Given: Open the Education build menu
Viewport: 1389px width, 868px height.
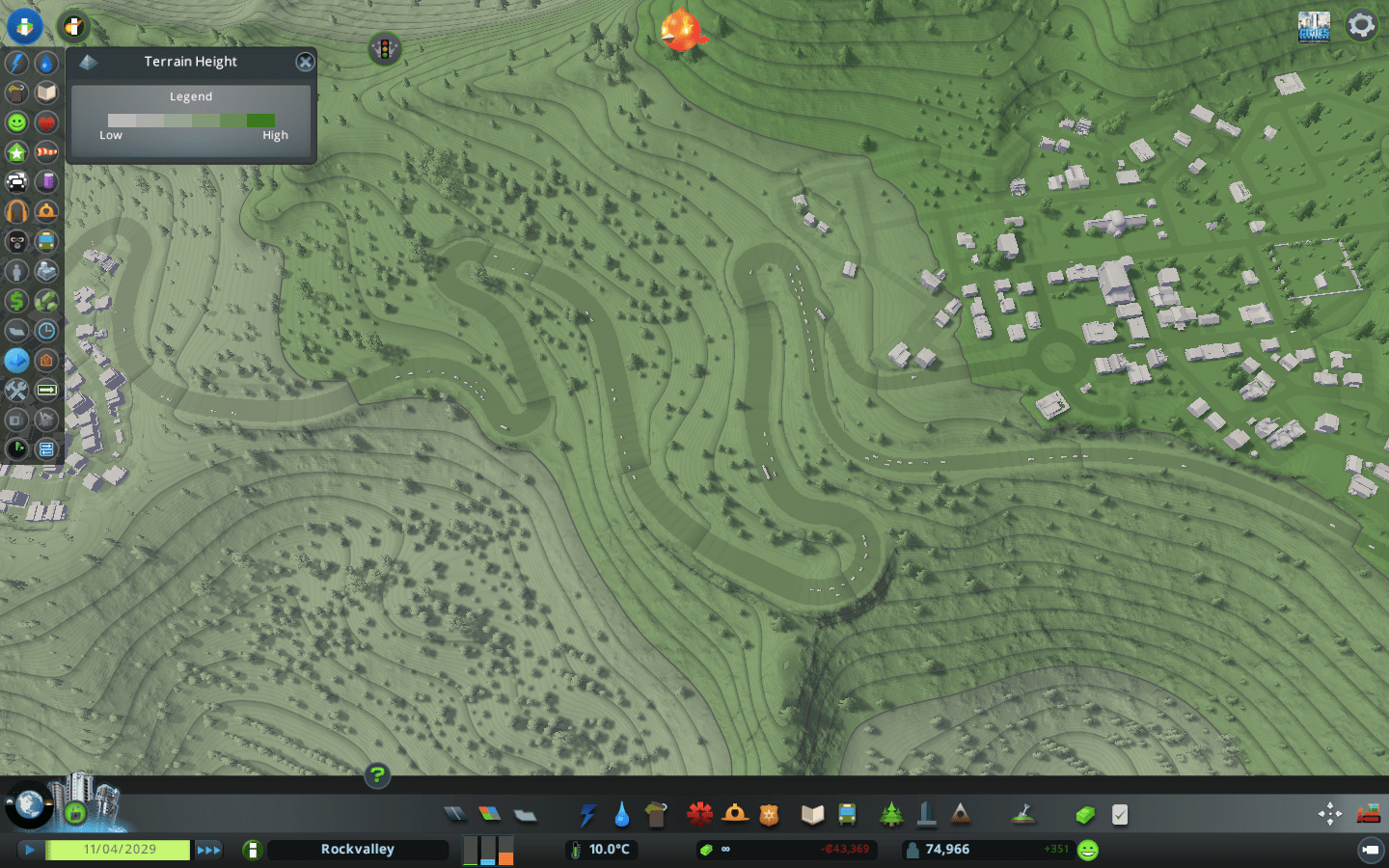Looking at the screenshot, I should 811,813.
